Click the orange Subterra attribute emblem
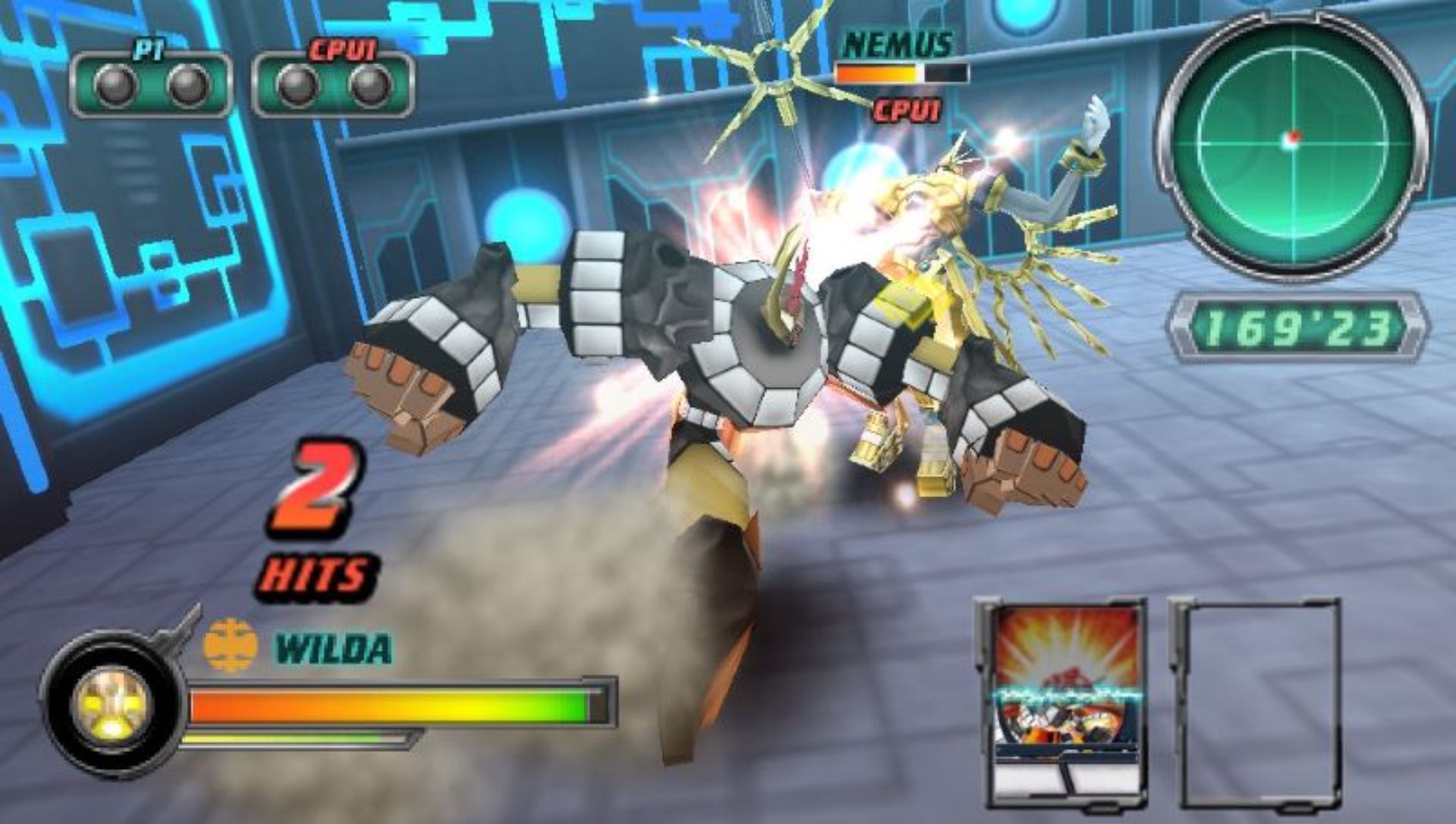1456x824 pixels. 231,645
